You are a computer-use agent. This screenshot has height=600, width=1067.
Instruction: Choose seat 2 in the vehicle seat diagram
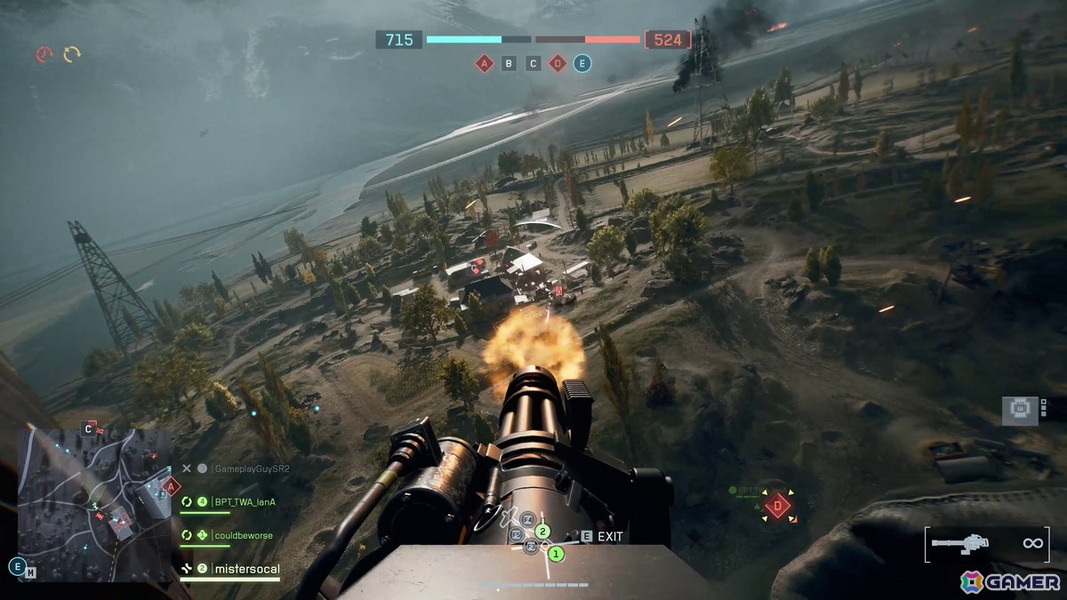(543, 531)
